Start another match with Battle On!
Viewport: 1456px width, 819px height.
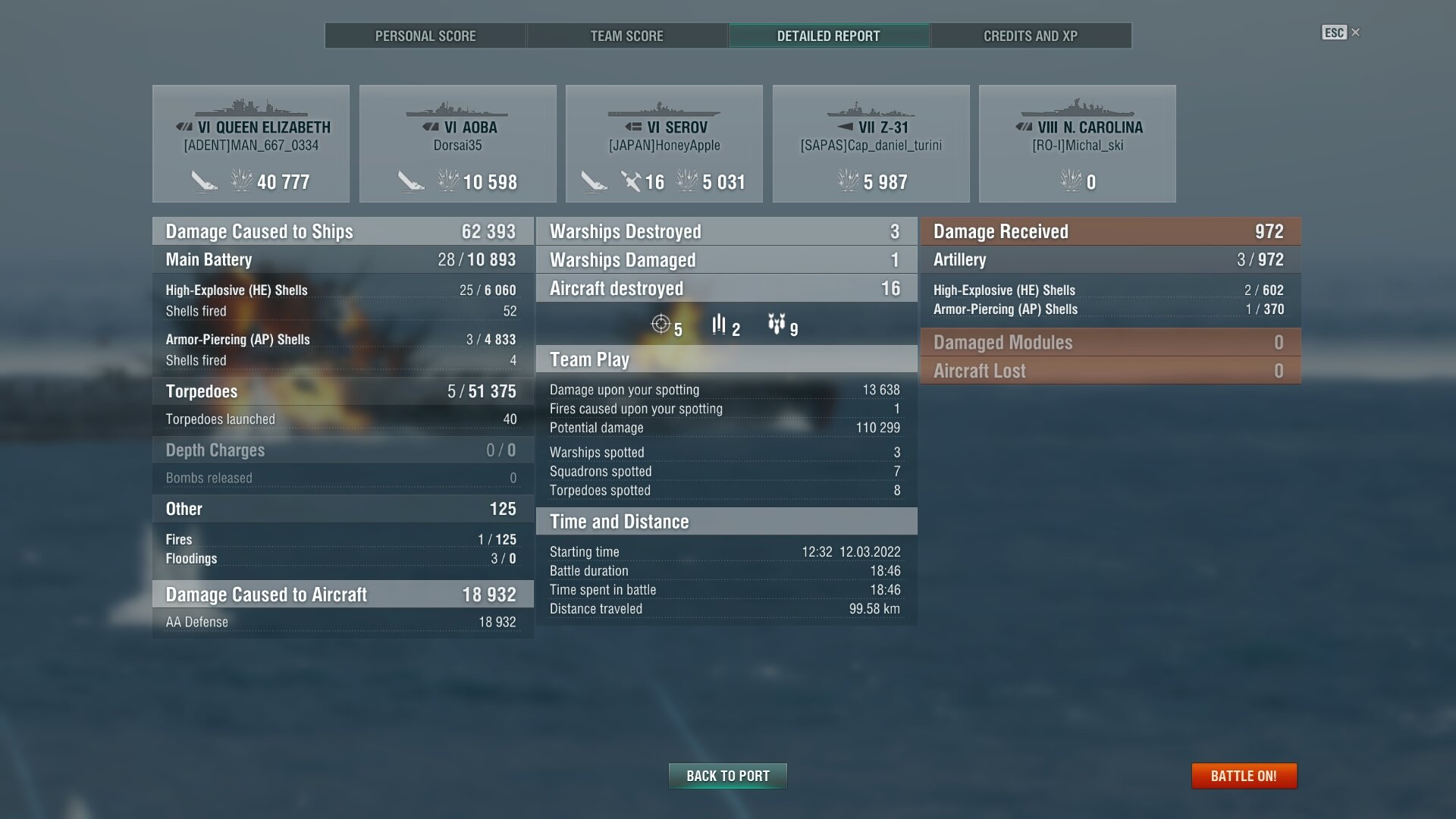1244,776
